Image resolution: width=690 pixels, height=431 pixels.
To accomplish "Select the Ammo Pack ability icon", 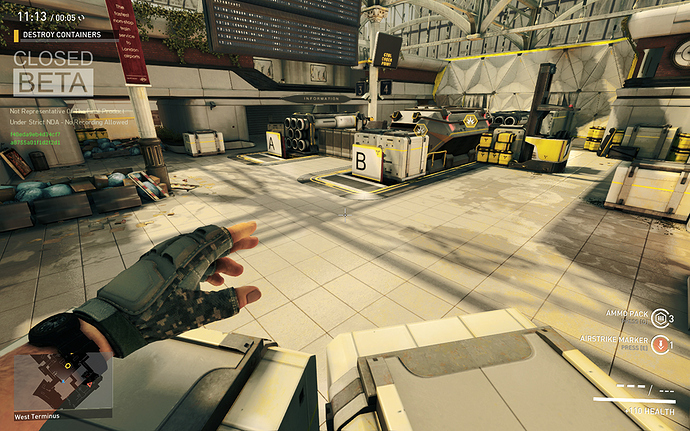I will [x=659, y=319].
